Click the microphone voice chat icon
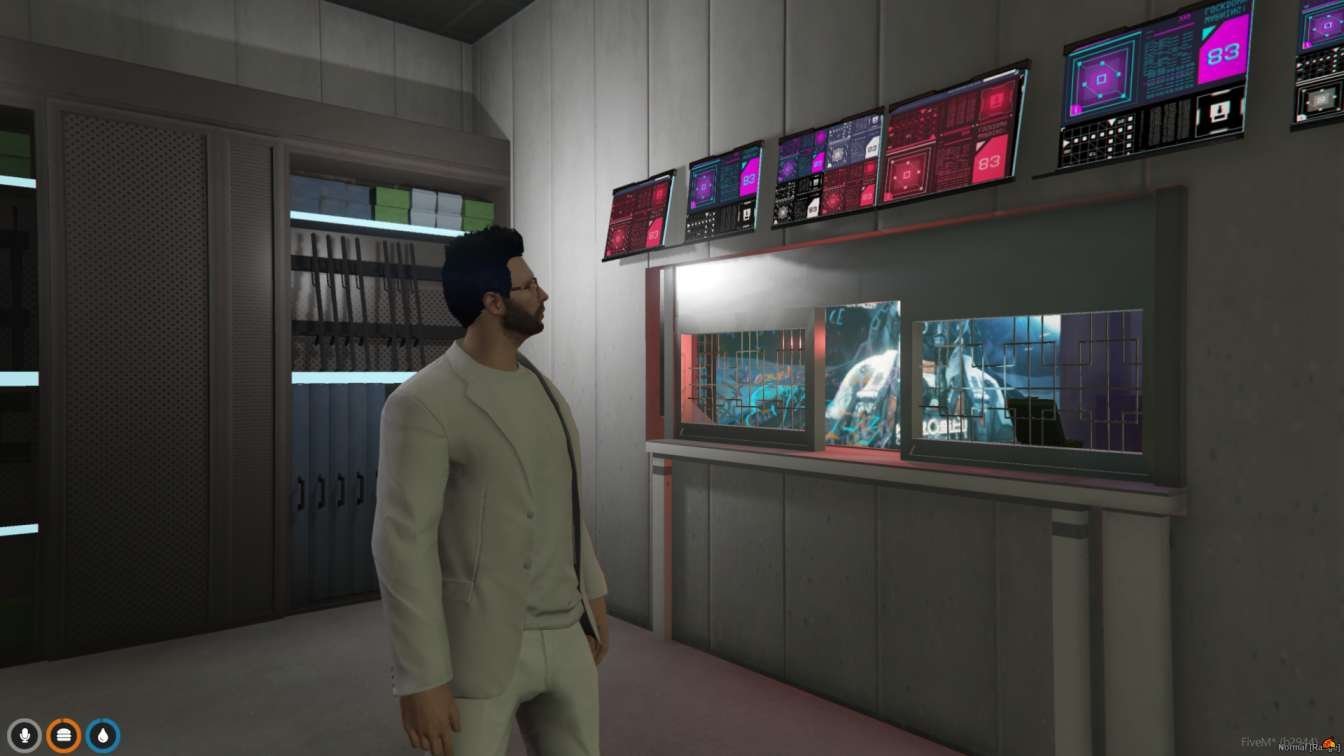The width and height of the screenshot is (1344, 756). [25, 734]
